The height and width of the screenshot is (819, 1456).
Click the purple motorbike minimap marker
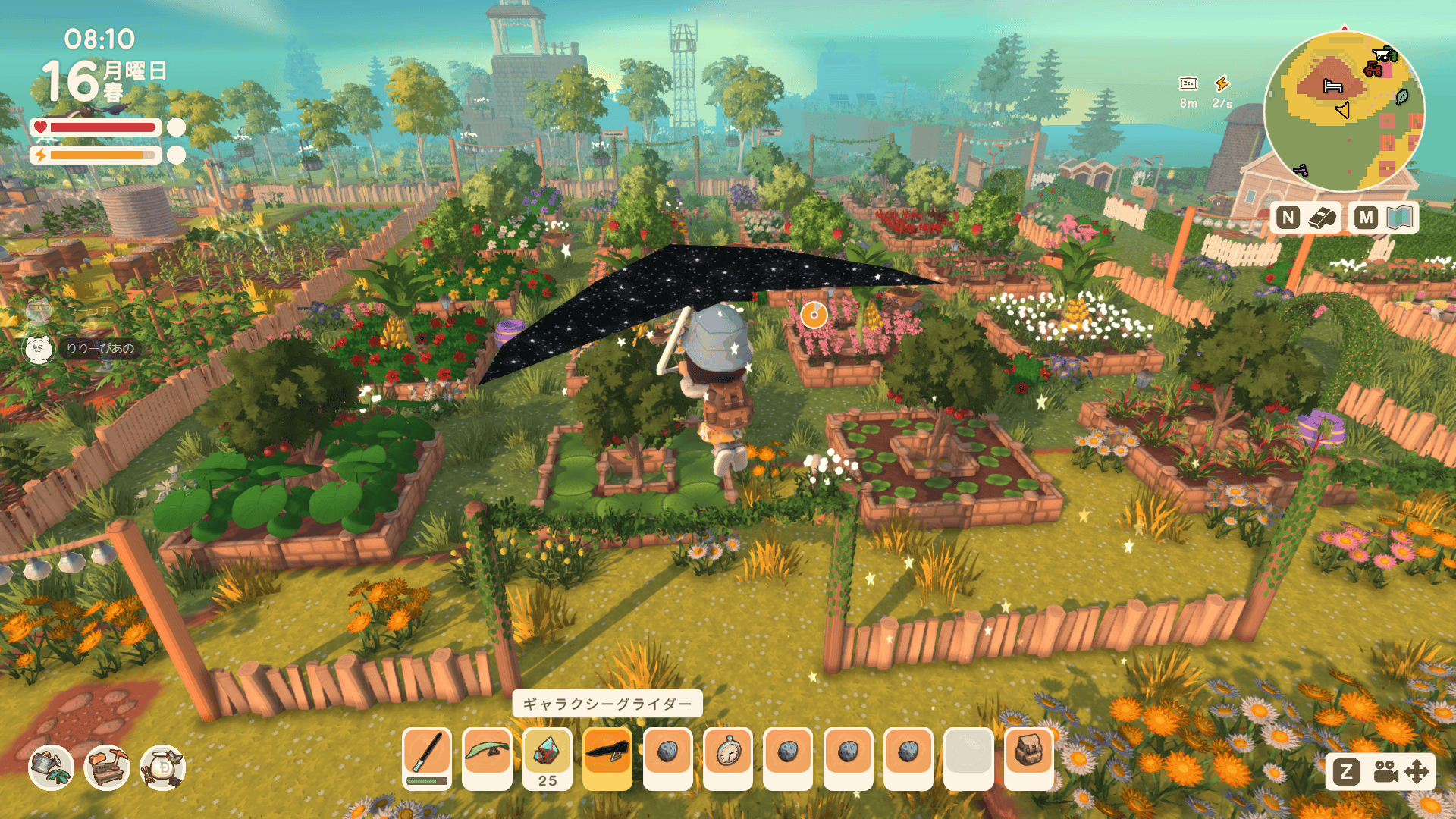click(x=1301, y=171)
